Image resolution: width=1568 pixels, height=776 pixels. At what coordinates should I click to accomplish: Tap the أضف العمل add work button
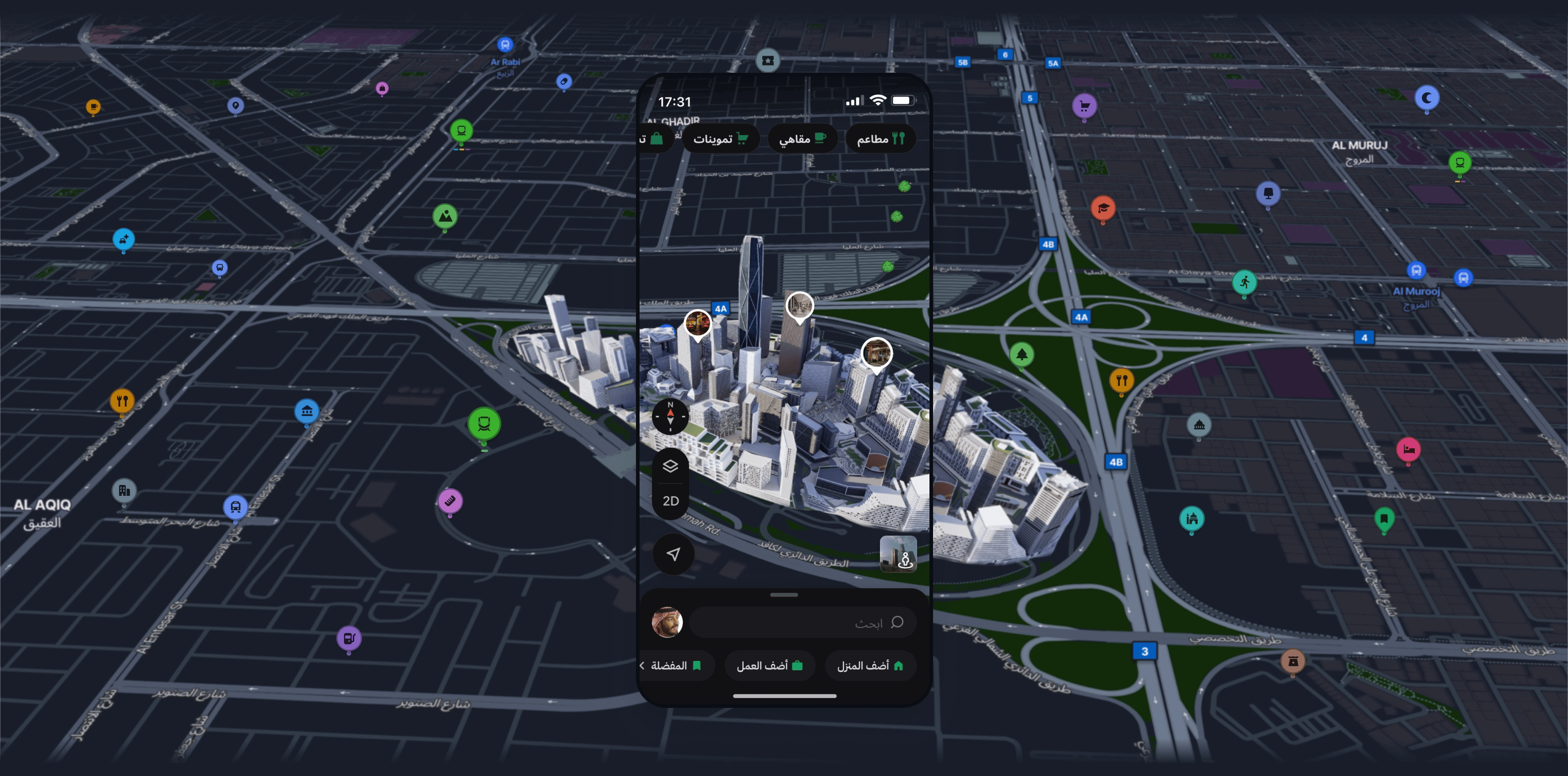770,665
